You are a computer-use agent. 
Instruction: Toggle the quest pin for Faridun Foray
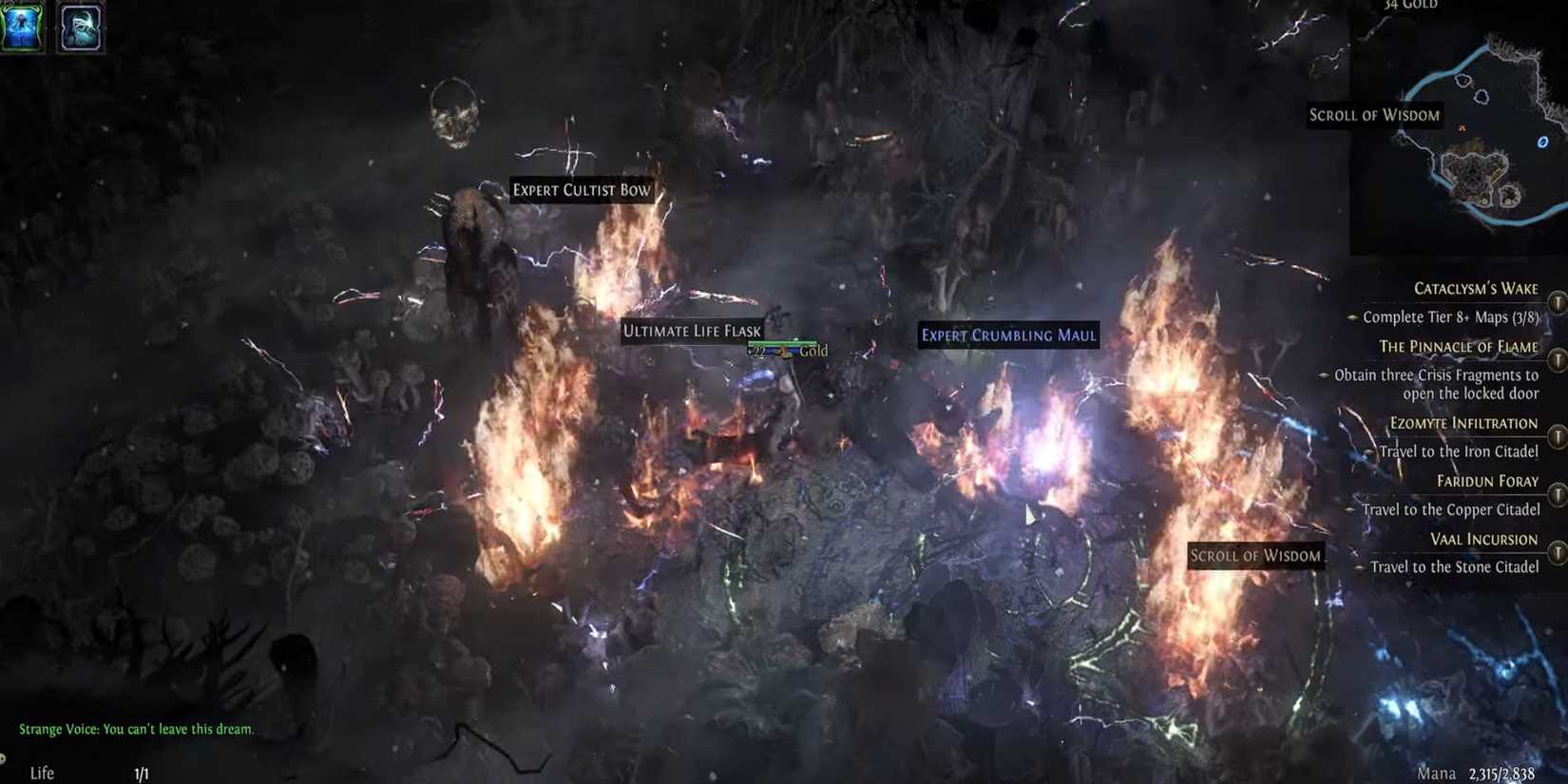point(1558,495)
